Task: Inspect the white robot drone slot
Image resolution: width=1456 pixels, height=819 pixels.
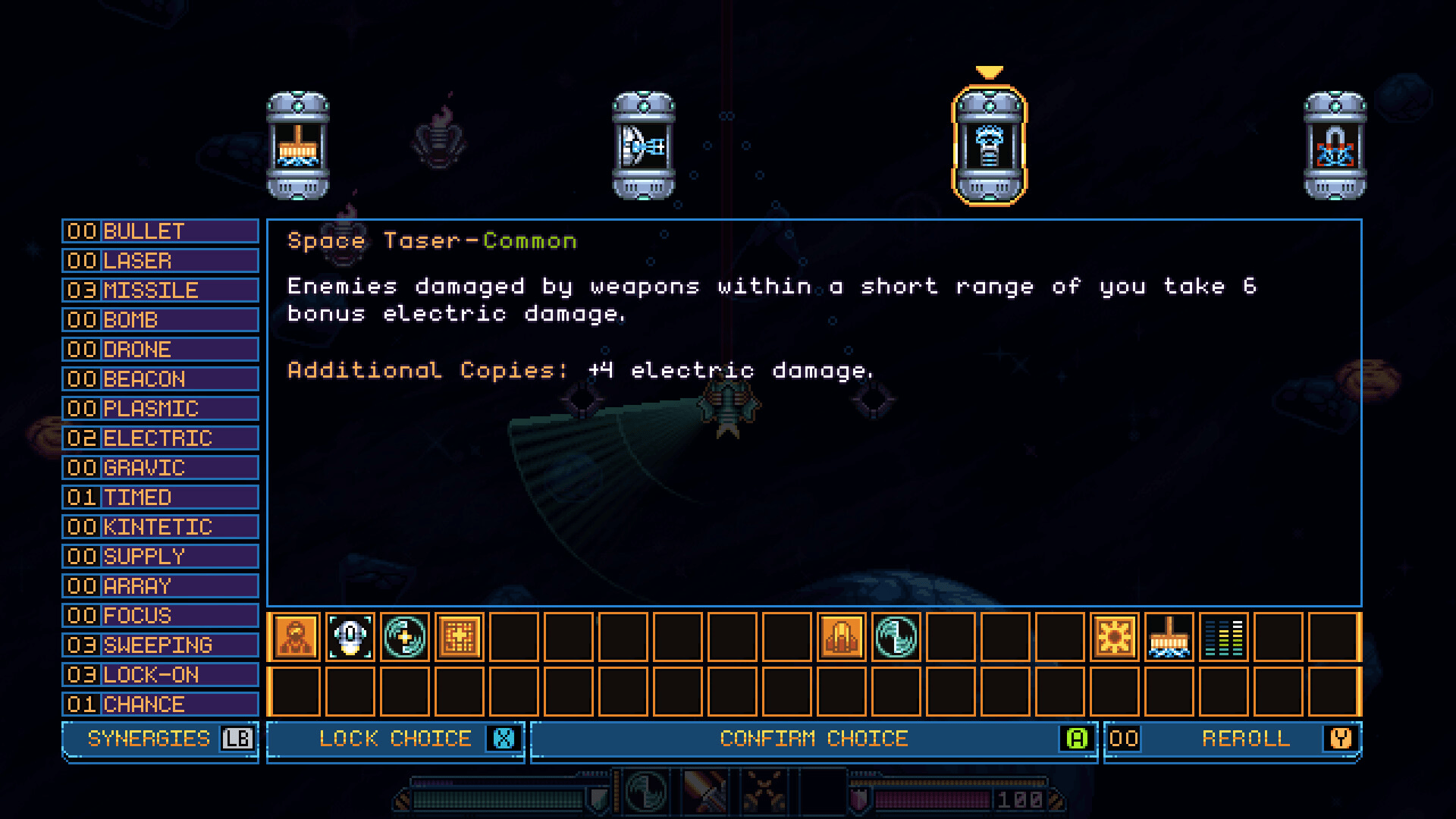Action: pyautogui.click(x=350, y=637)
